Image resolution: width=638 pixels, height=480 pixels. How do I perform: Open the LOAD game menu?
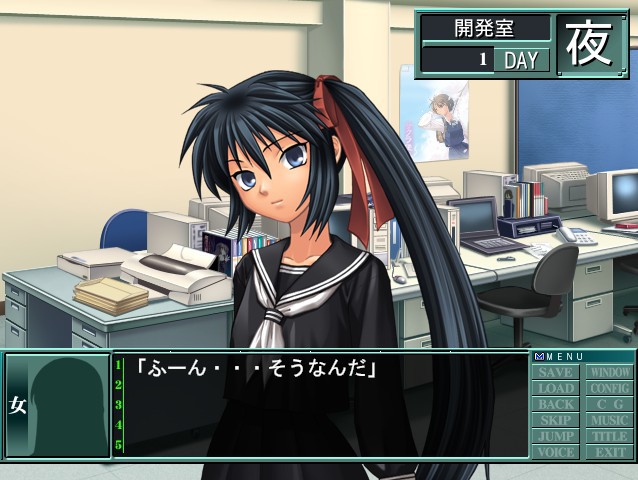point(556,389)
